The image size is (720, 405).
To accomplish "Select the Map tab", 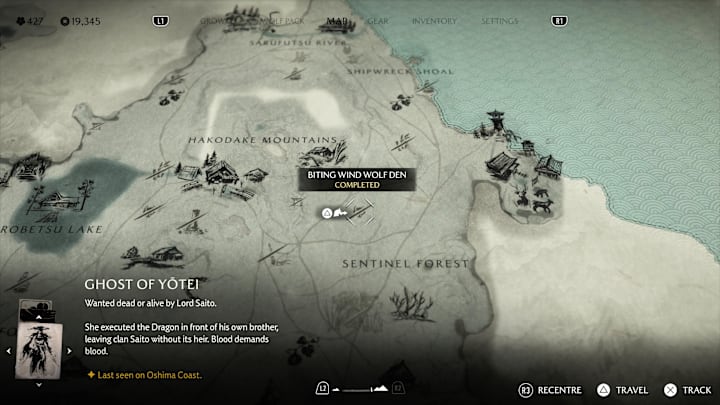I will click(336, 21).
